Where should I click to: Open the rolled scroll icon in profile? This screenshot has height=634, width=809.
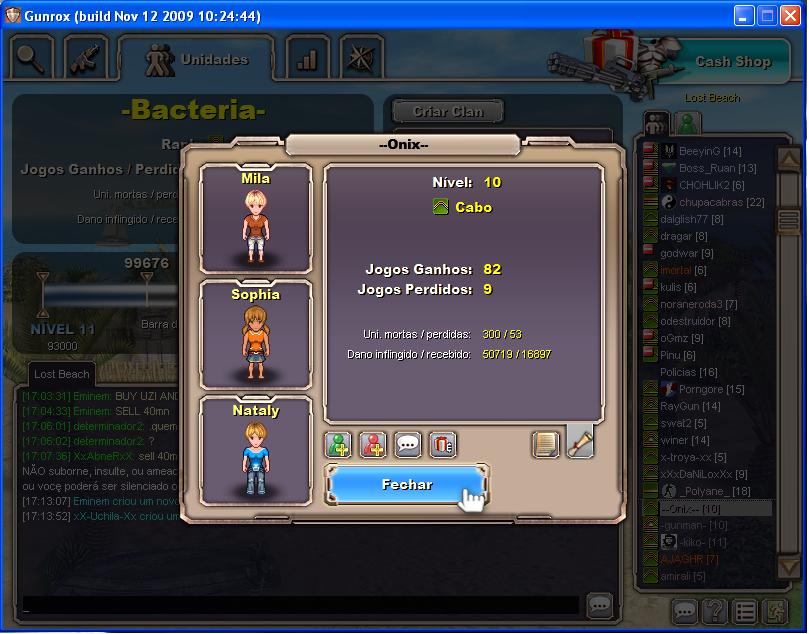[580, 441]
